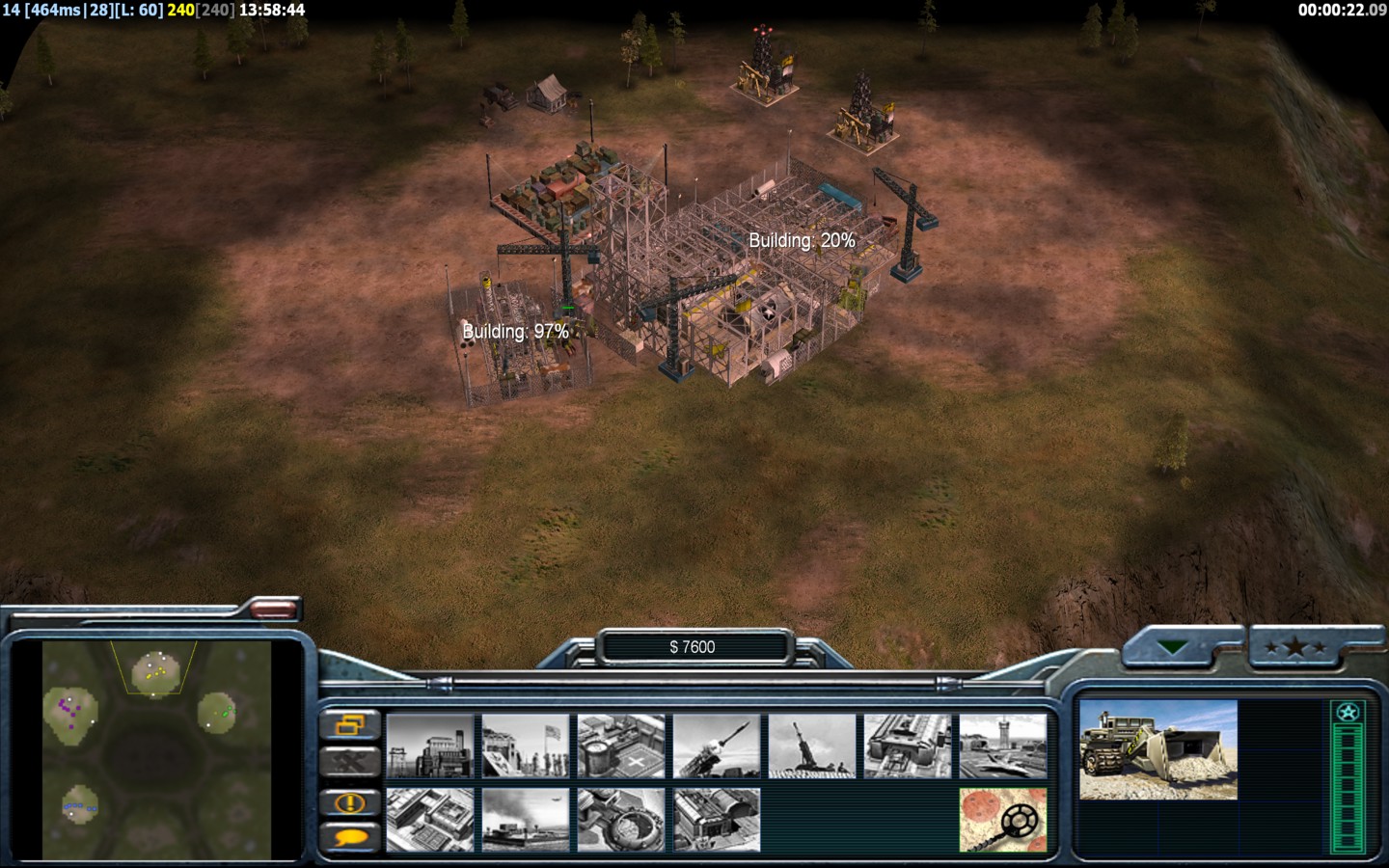Click the red button above the minimap
The height and width of the screenshot is (868, 1389).
click(274, 609)
